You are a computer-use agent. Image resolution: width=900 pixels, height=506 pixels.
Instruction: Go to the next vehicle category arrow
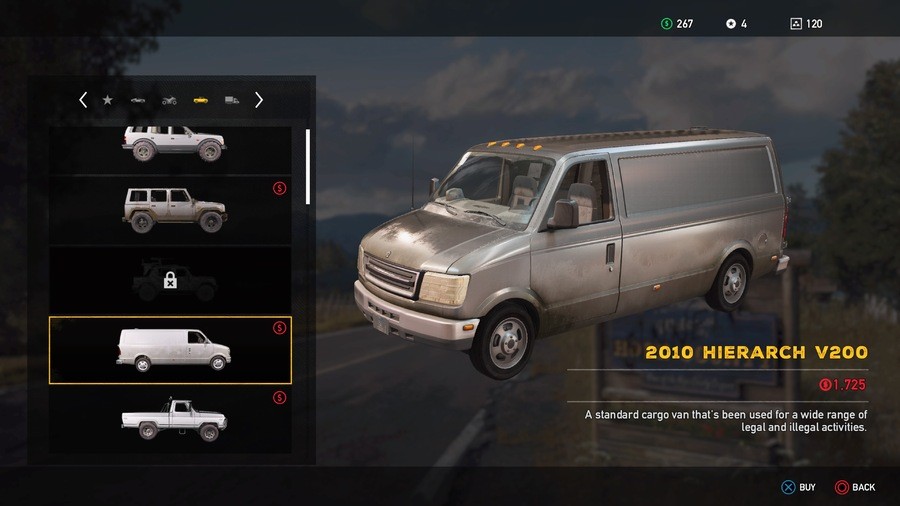(259, 100)
